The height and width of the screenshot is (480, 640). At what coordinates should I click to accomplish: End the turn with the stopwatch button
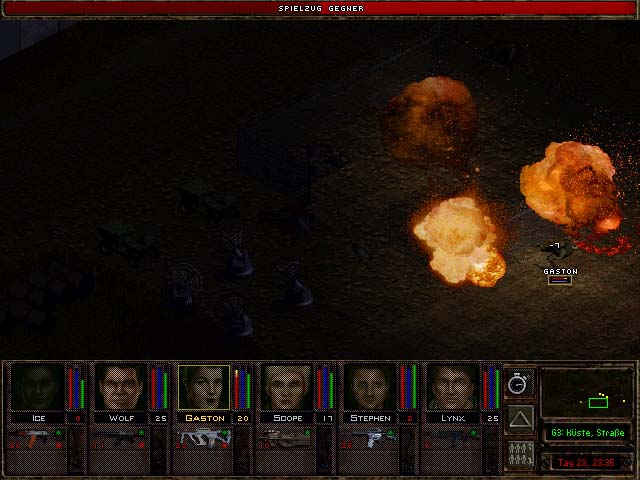(519, 383)
